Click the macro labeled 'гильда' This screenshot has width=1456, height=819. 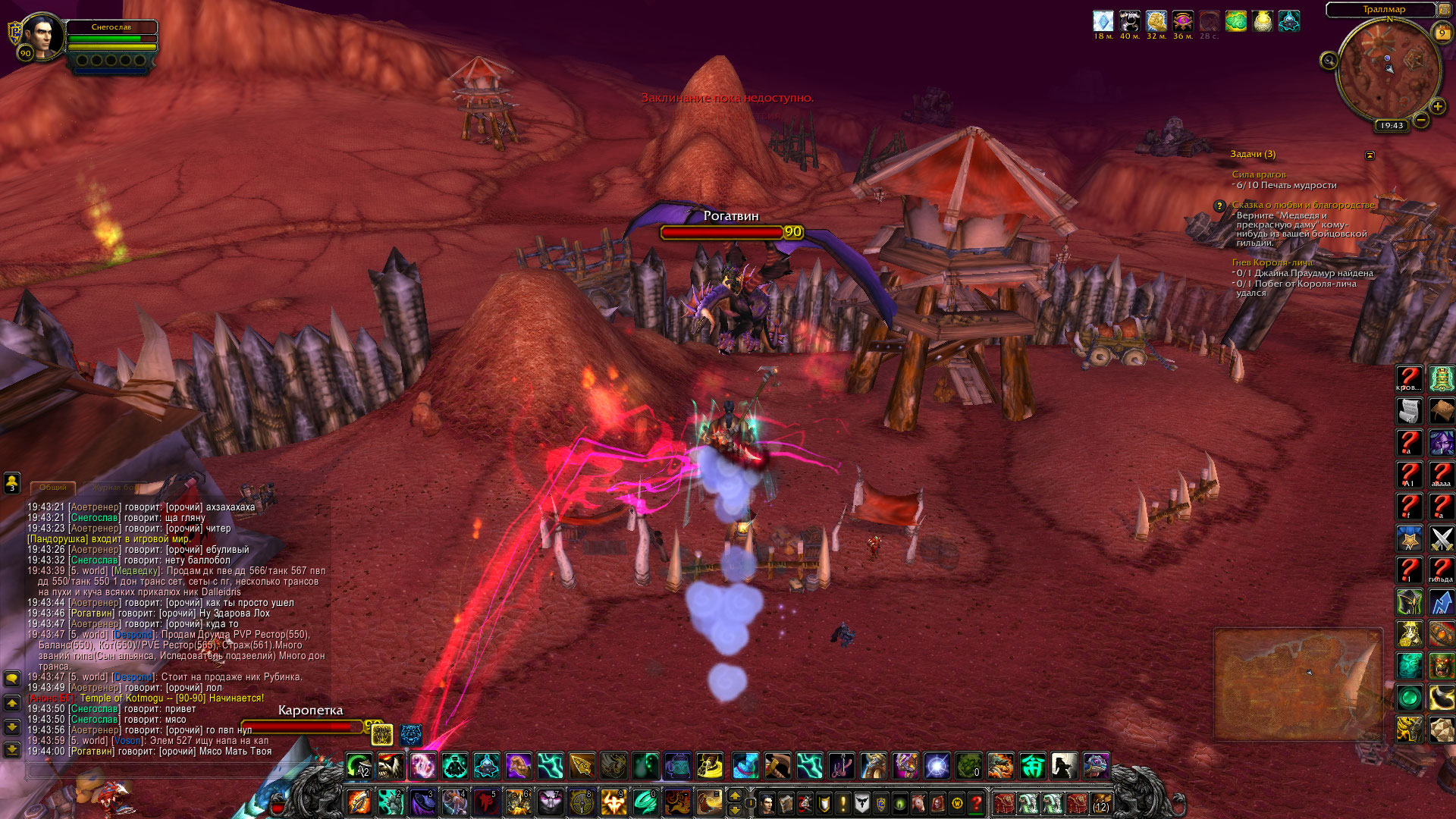(1441, 570)
